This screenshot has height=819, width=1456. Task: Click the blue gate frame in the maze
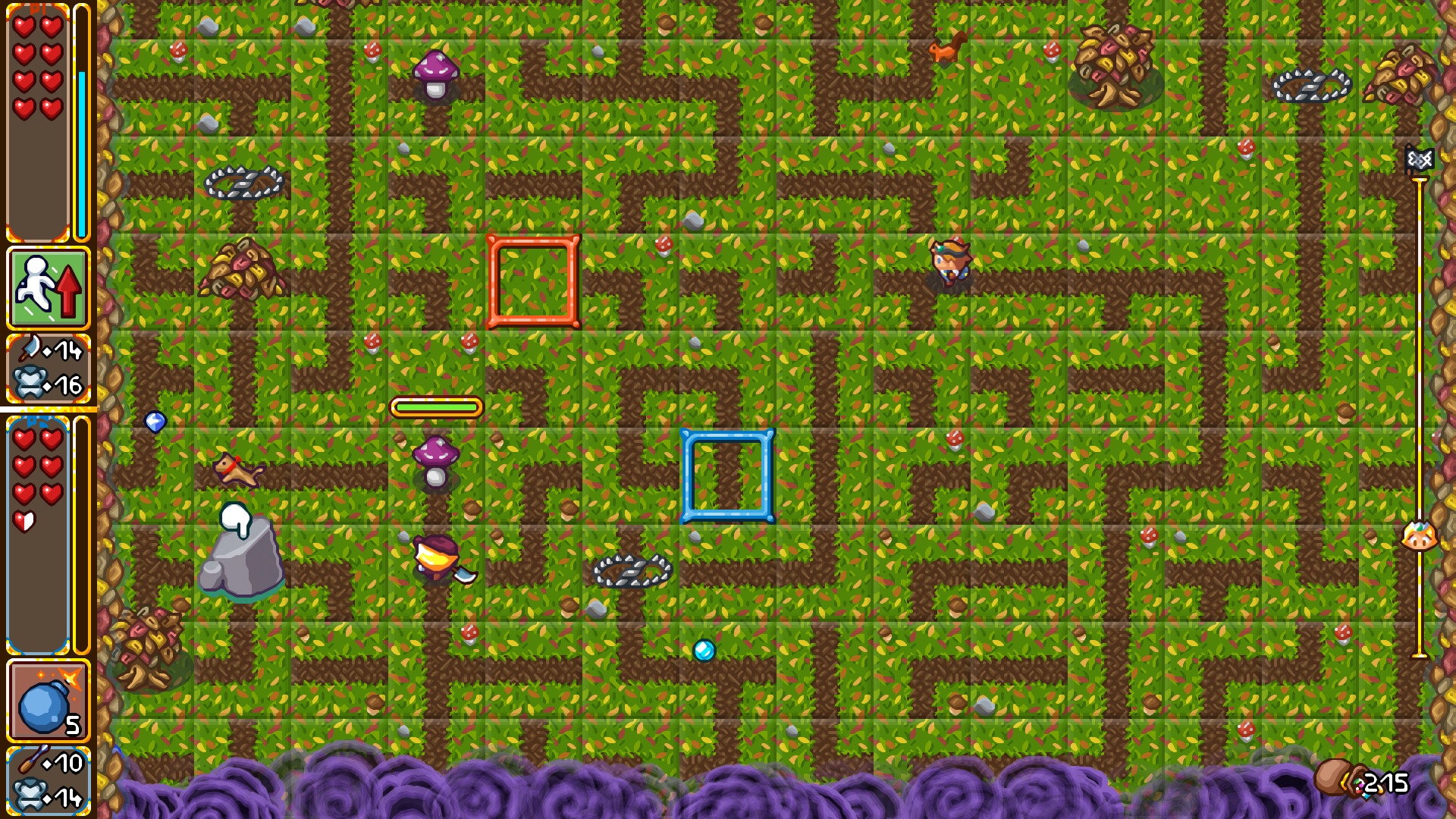click(727, 473)
